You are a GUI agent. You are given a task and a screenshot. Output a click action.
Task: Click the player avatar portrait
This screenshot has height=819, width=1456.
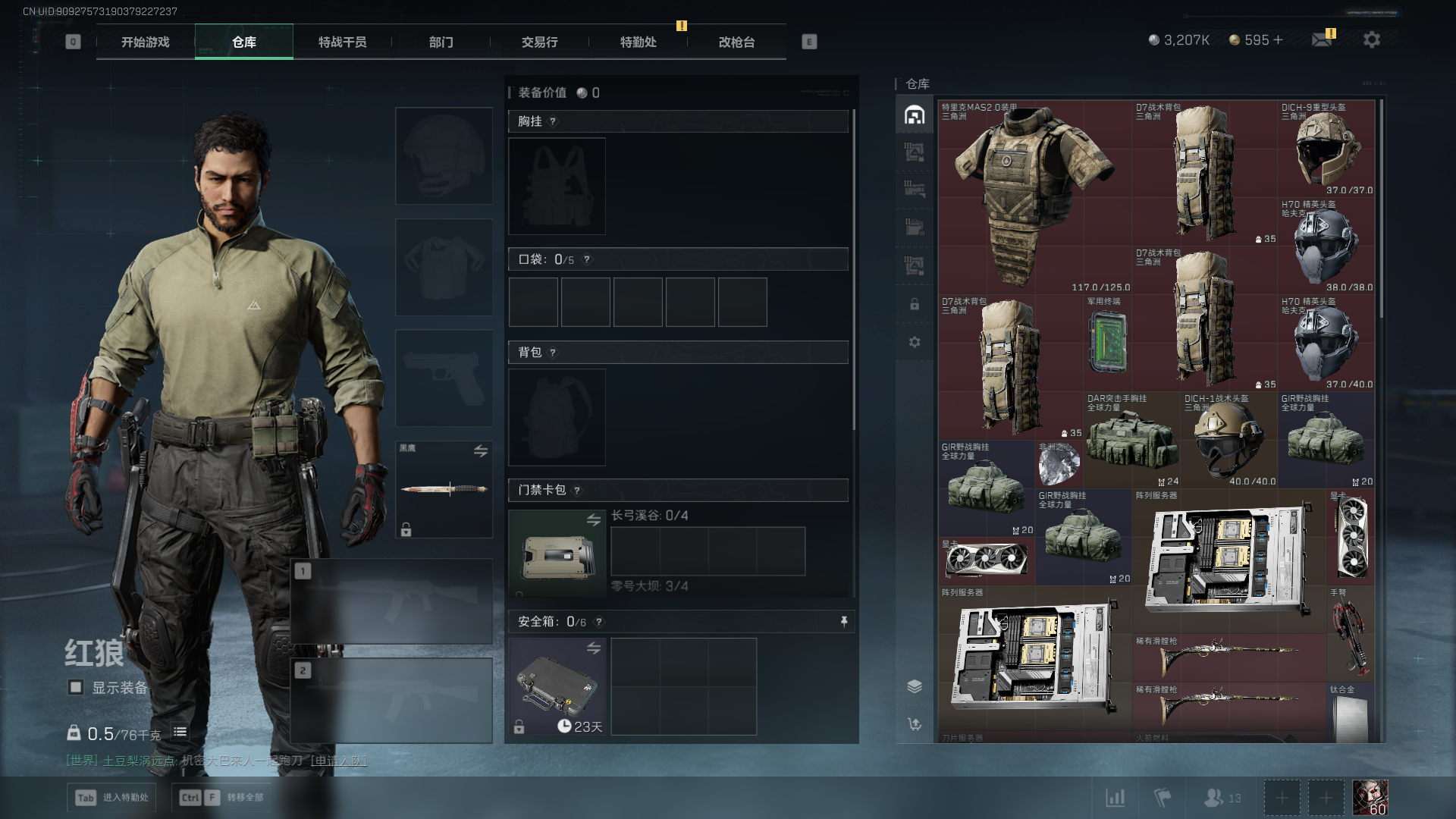(1370, 798)
